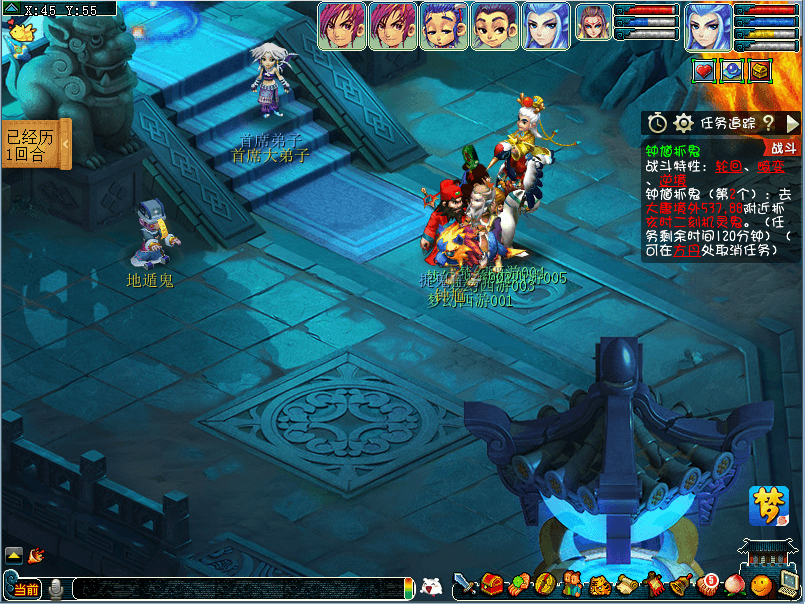Image resolution: width=805 pixels, height=604 pixels.
Task: Type in the chat input box
Action: pos(238,589)
